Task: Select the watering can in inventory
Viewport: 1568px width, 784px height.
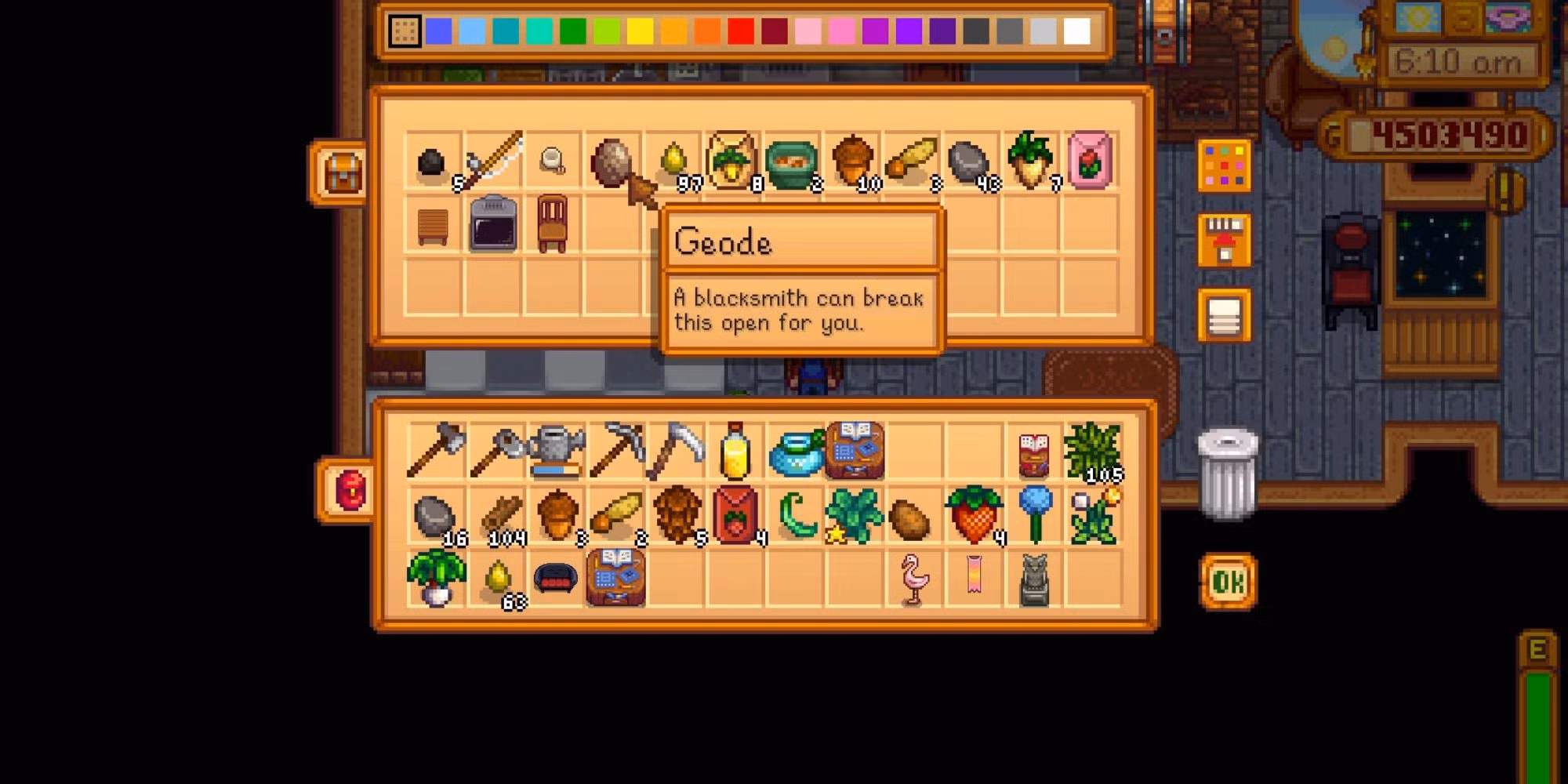Action: click(x=556, y=451)
